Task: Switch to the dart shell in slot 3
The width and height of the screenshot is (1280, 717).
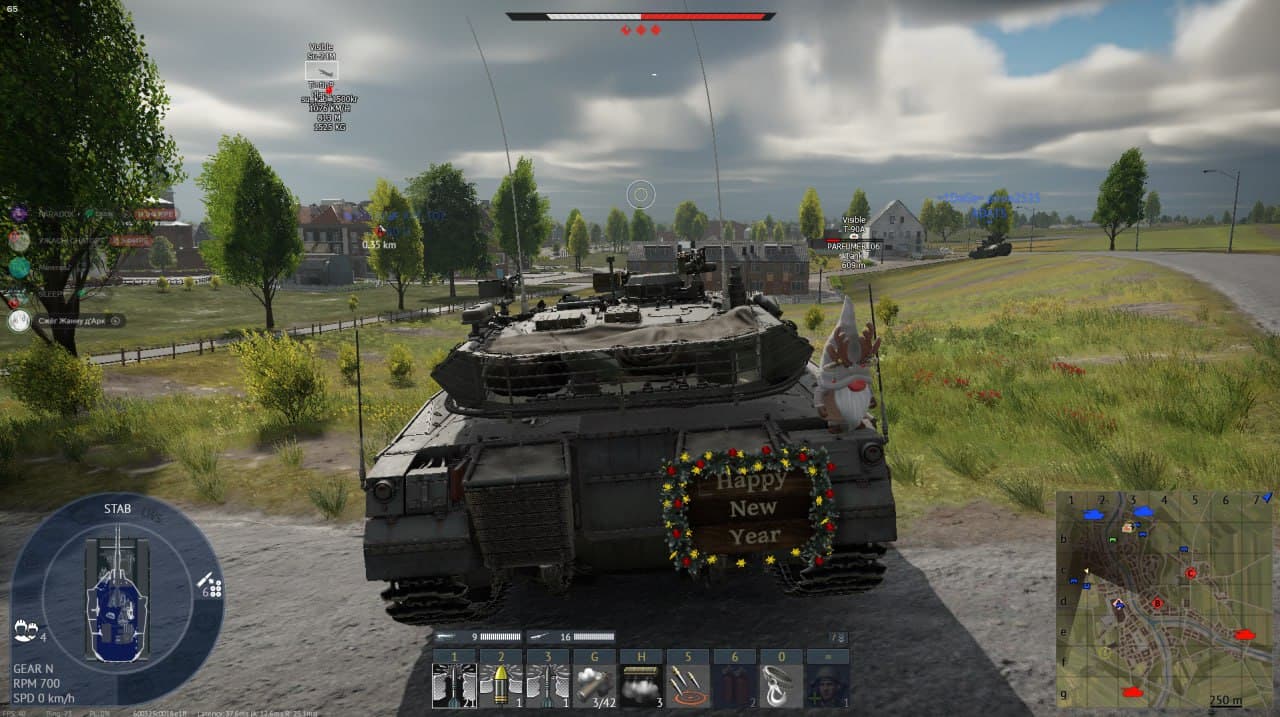Action: pyautogui.click(x=547, y=686)
